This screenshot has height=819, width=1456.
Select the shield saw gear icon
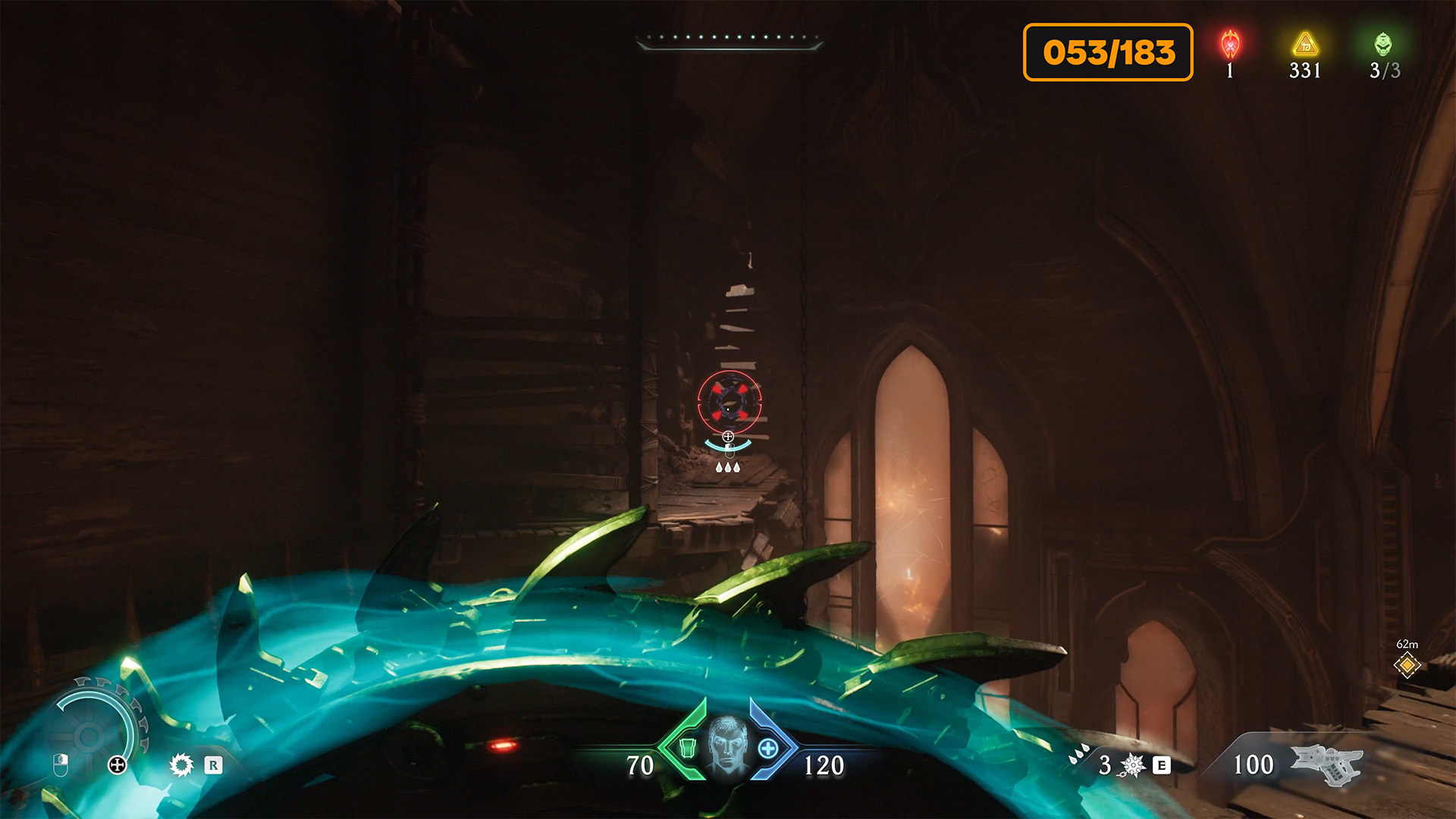point(181,764)
